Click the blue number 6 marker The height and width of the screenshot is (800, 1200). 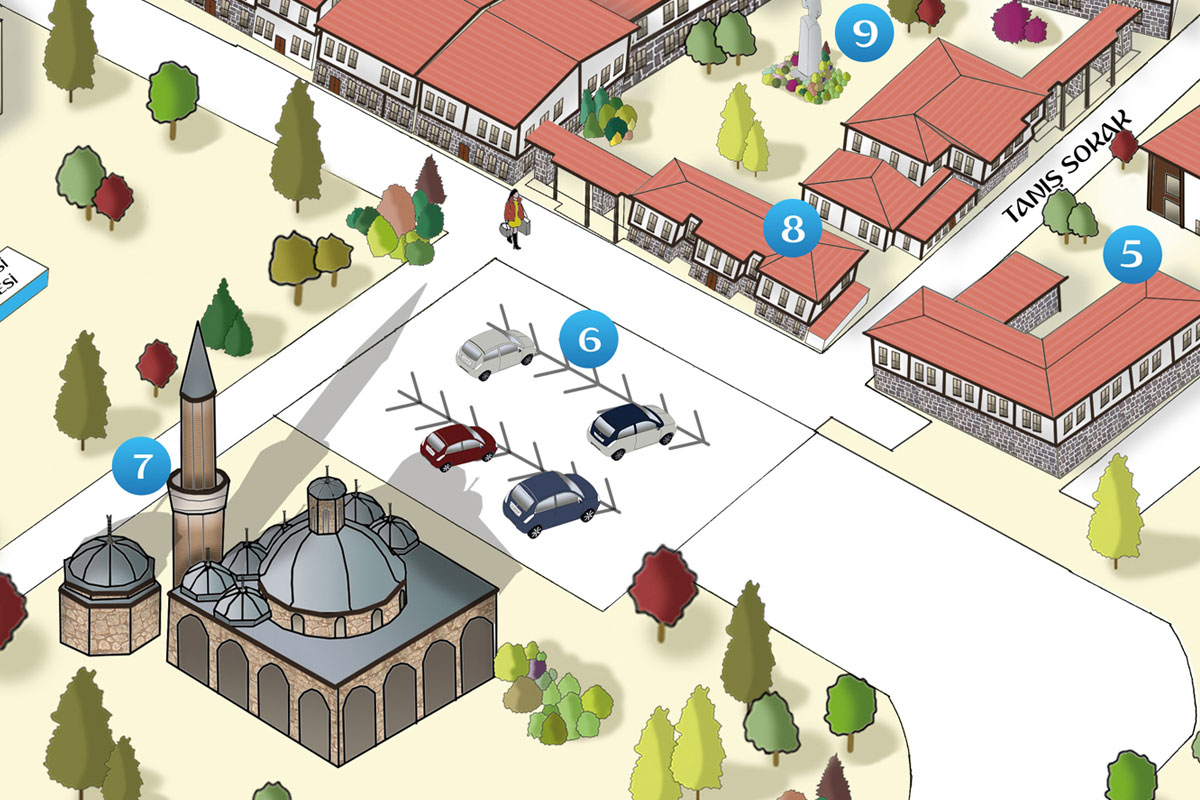point(589,340)
